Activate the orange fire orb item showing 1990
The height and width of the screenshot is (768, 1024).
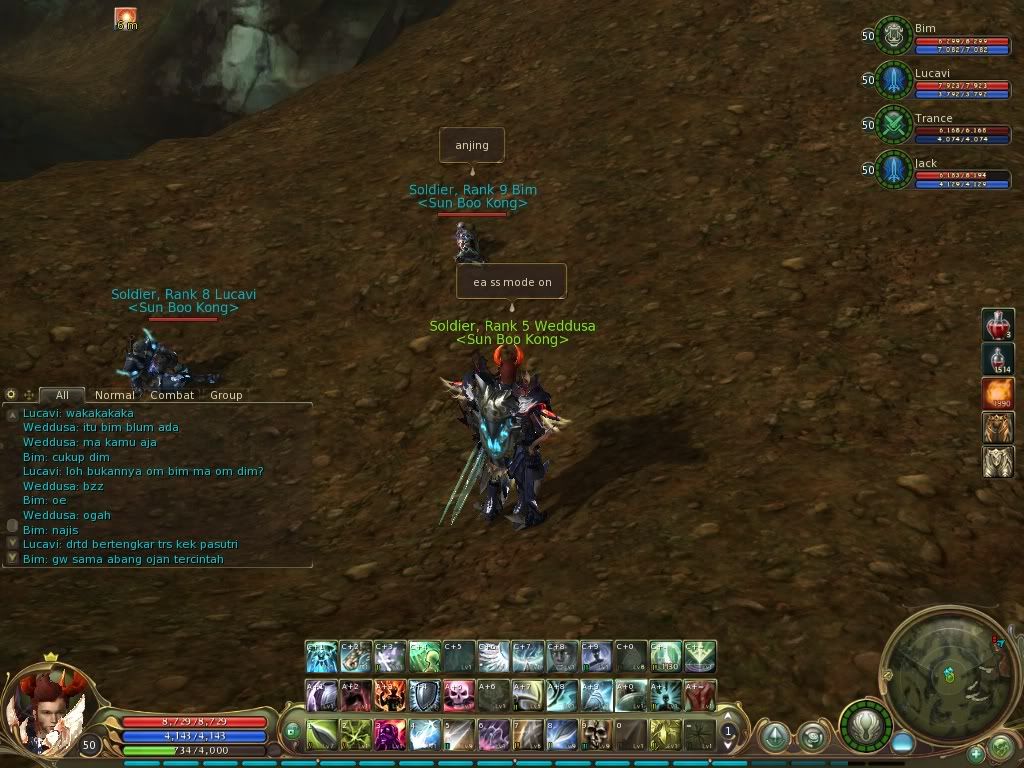998,393
